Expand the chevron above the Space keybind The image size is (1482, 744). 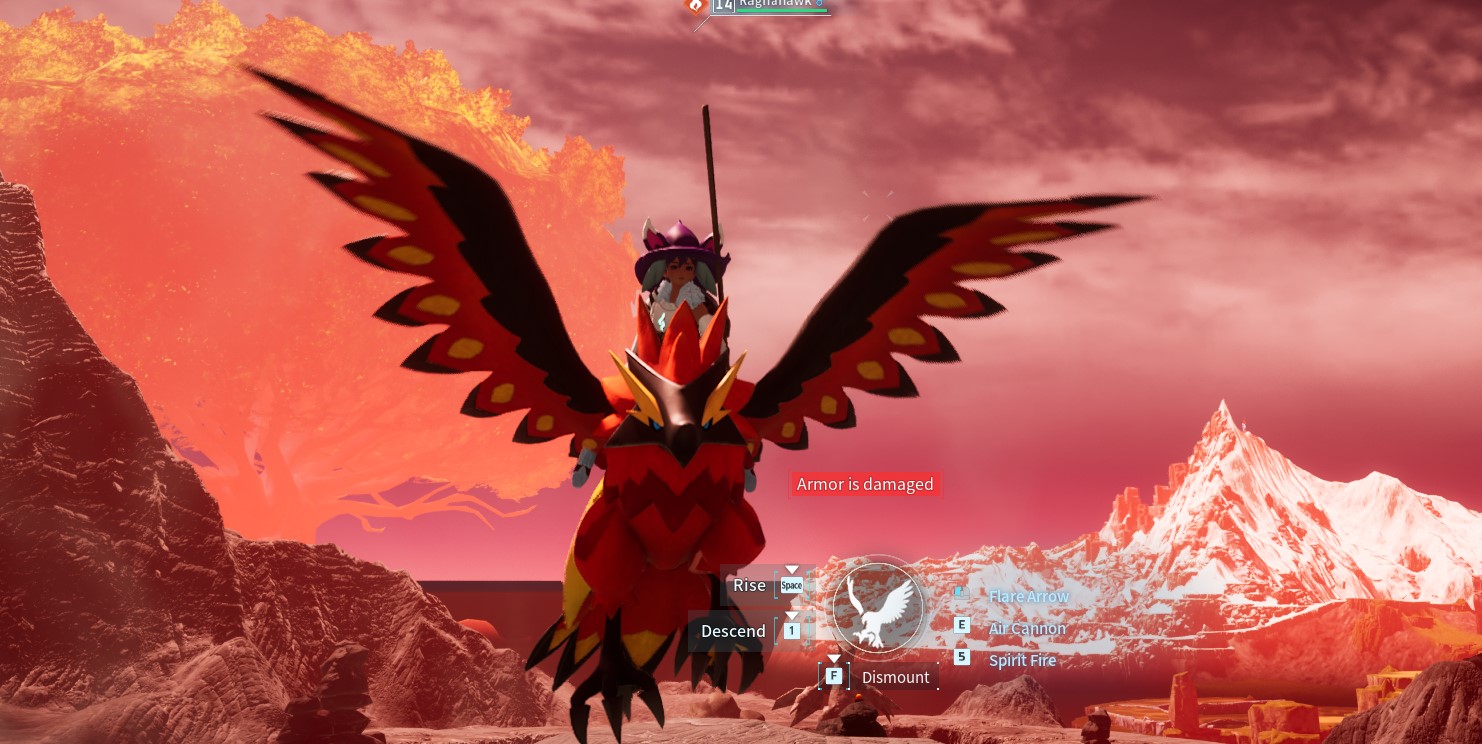point(791,571)
